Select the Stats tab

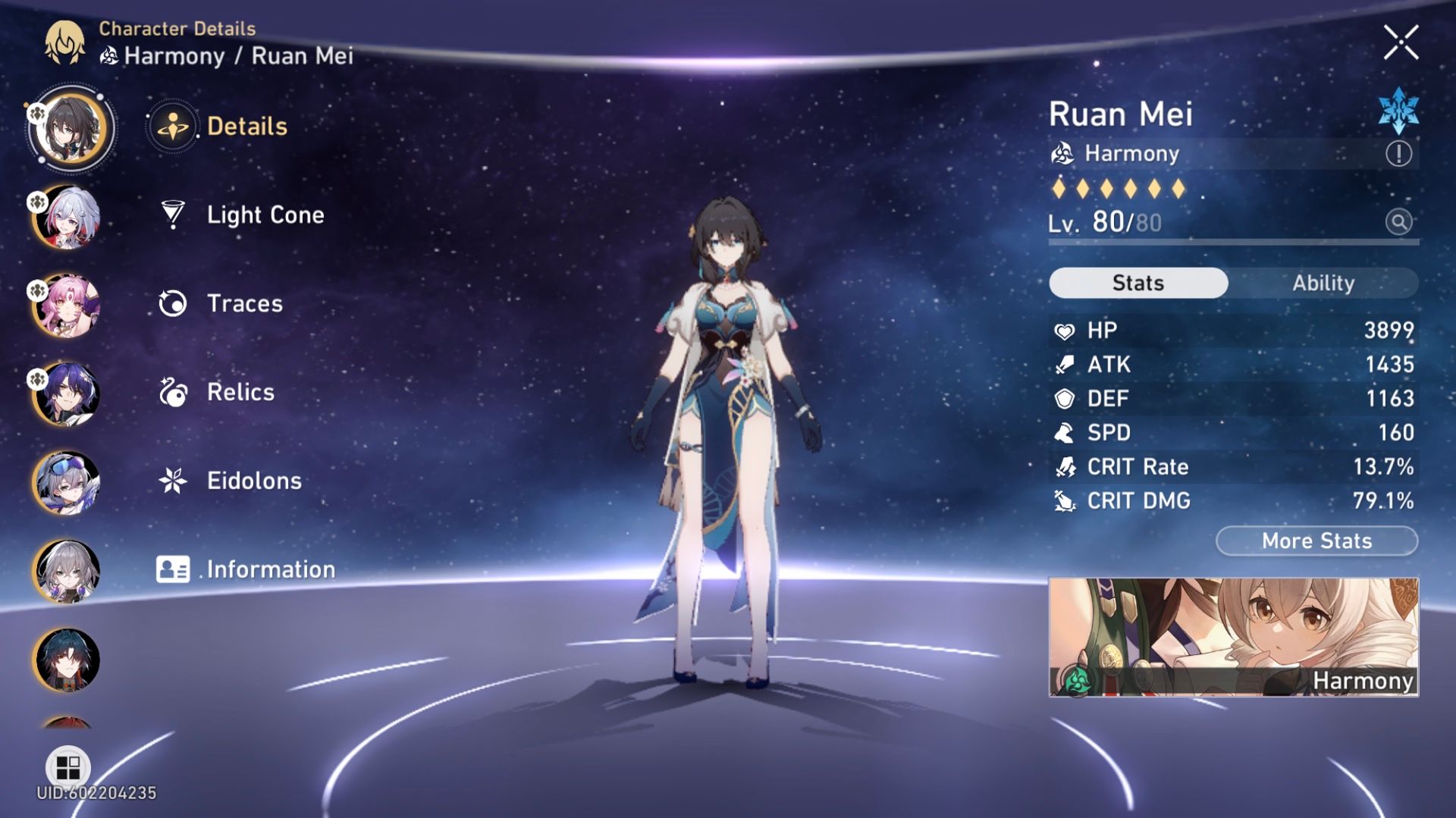point(1137,283)
